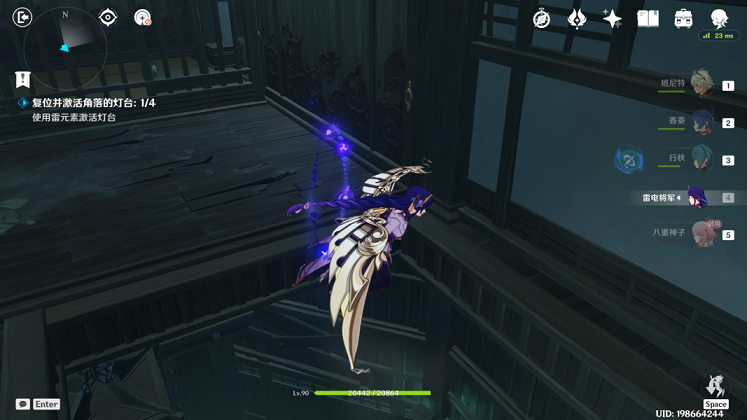Open the backpack inventory icon
Image resolution: width=747 pixels, height=420 pixels.
[x=684, y=19]
